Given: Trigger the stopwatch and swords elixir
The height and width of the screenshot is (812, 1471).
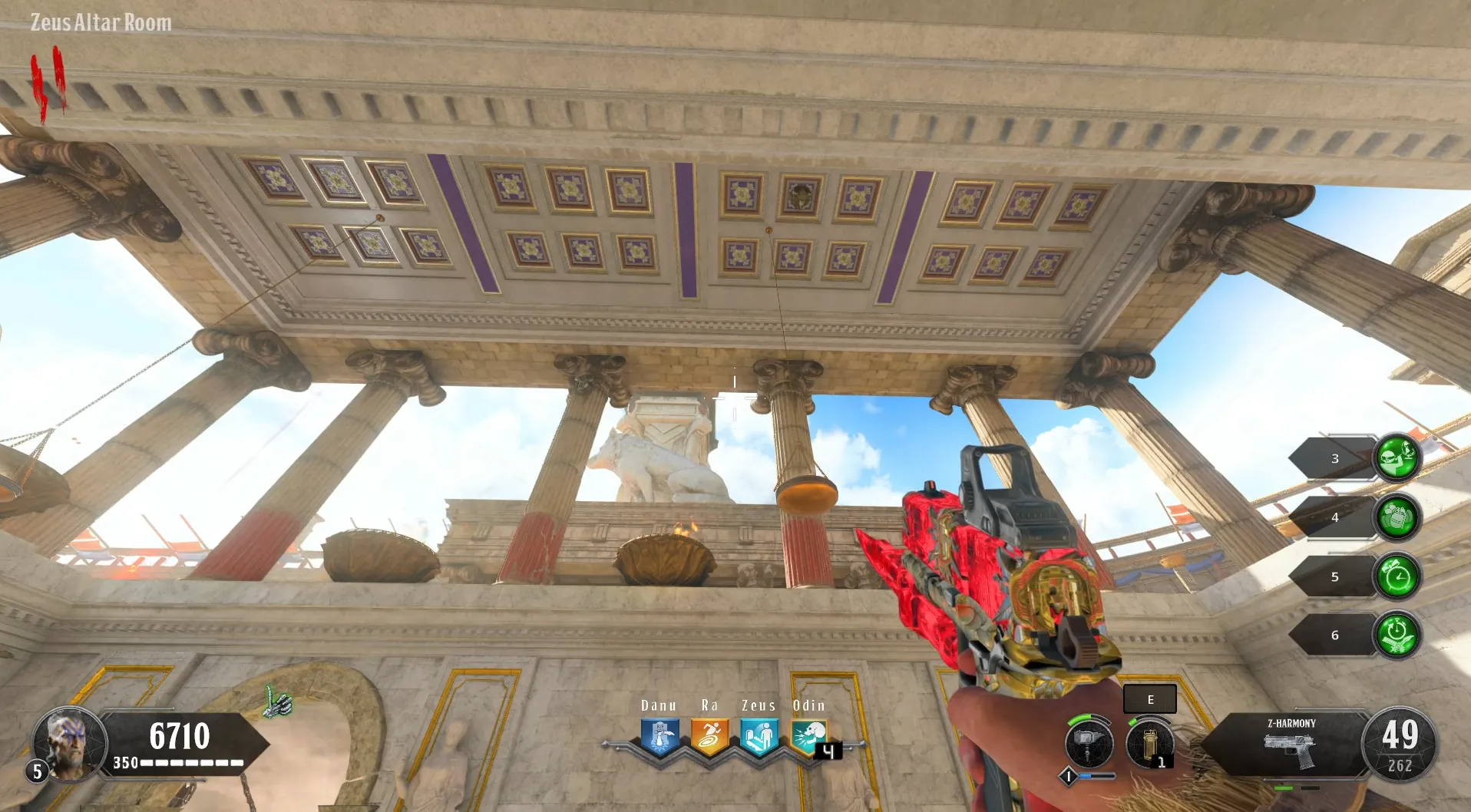Looking at the screenshot, I should [x=1397, y=635].
